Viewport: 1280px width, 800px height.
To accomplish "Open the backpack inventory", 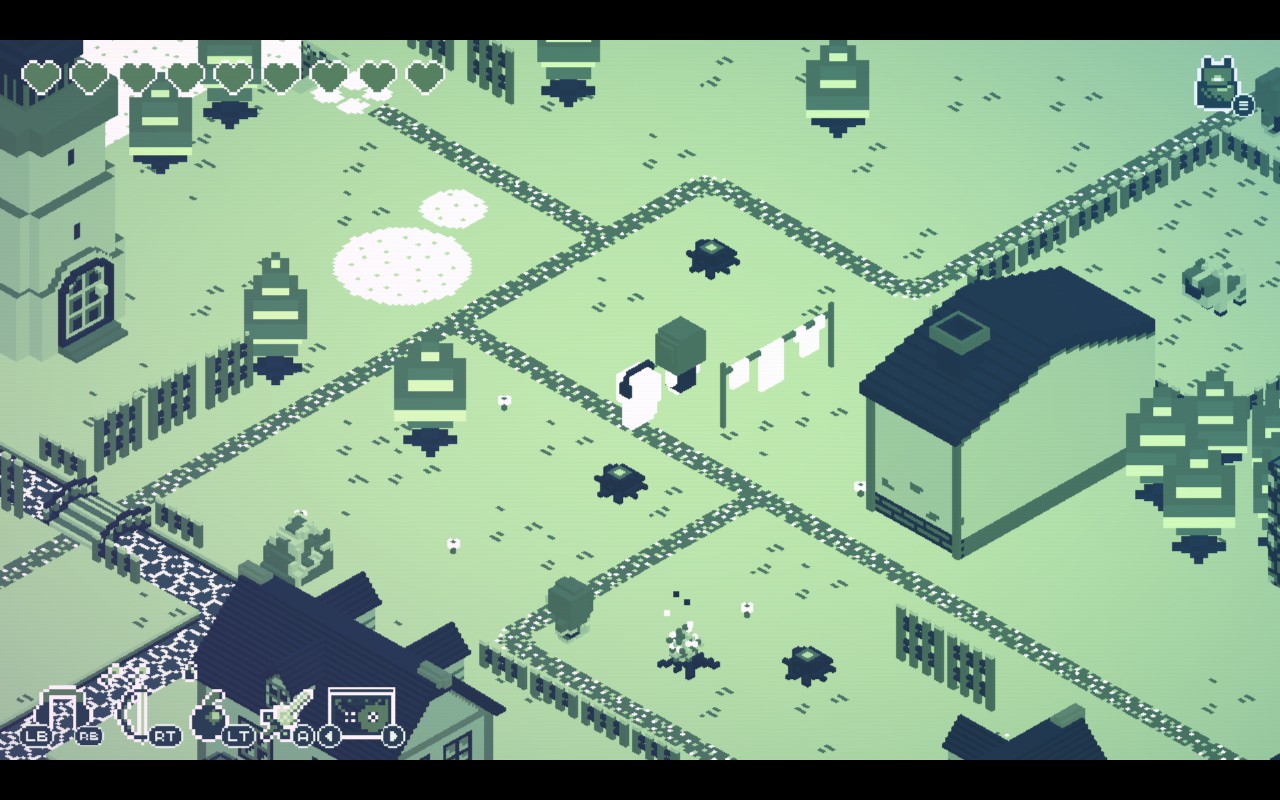I will 1218,83.
